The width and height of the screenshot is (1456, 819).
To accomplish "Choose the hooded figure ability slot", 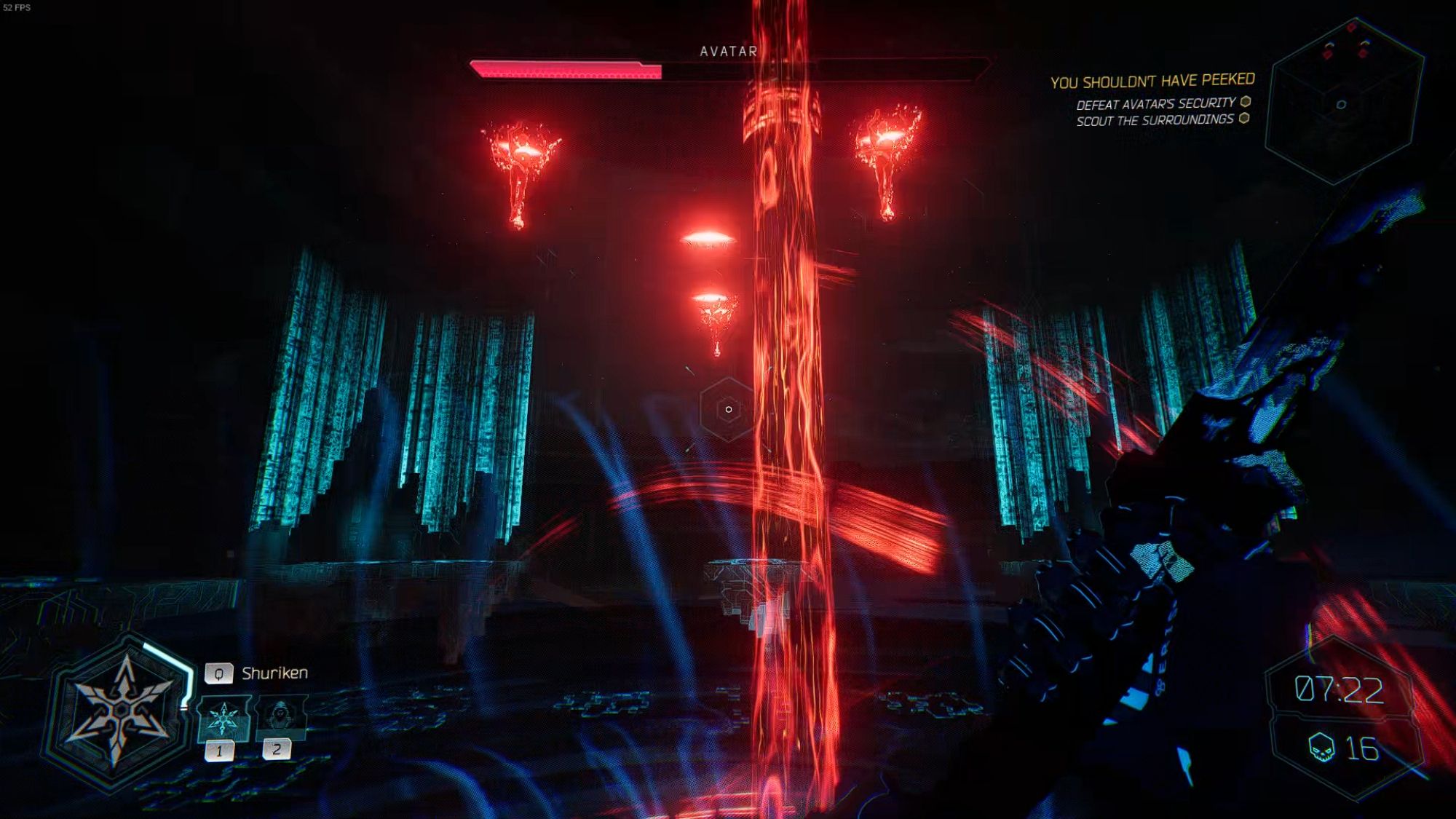I will (280, 716).
